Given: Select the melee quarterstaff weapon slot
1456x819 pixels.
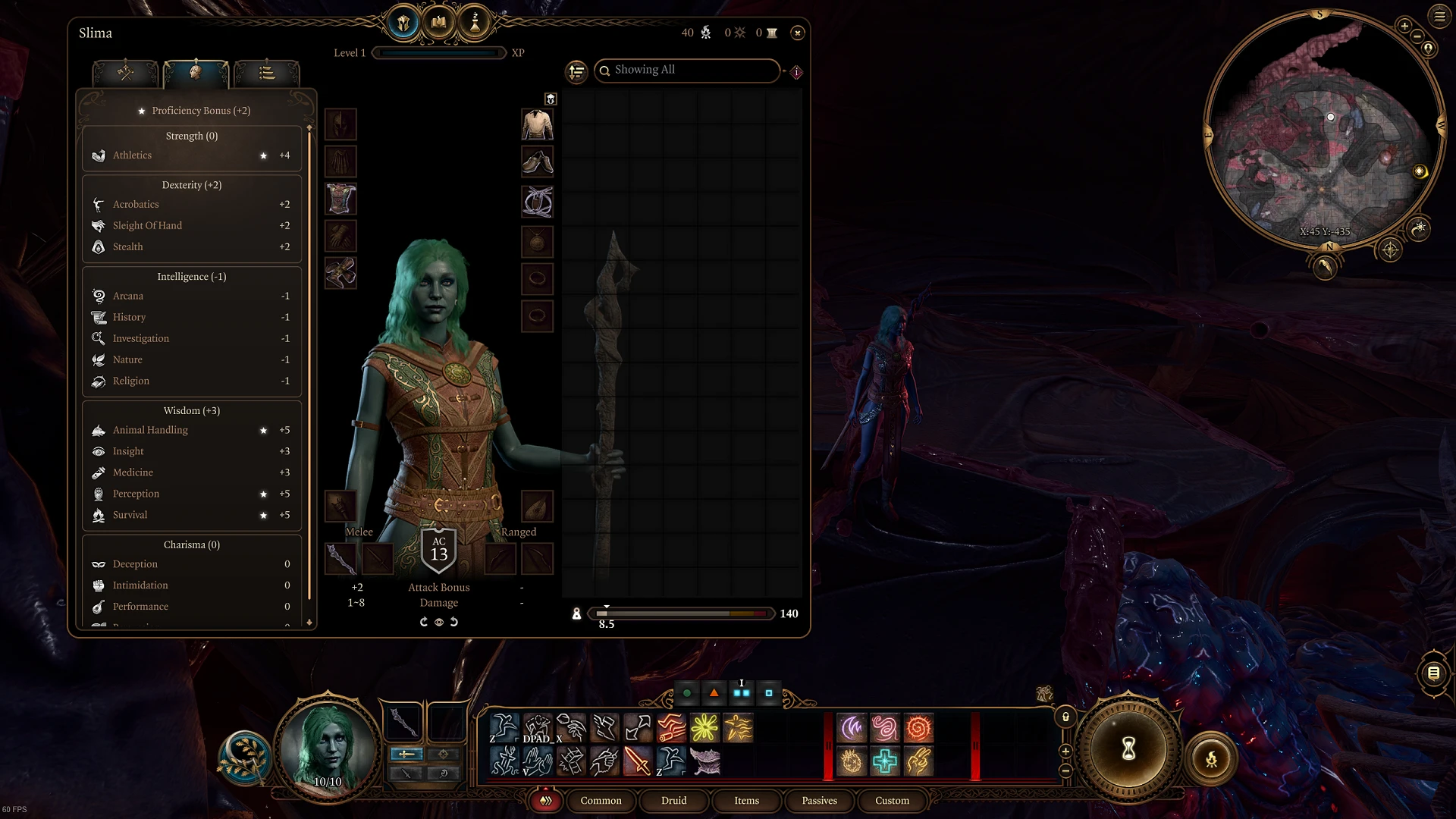Looking at the screenshot, I should point(340,560).
